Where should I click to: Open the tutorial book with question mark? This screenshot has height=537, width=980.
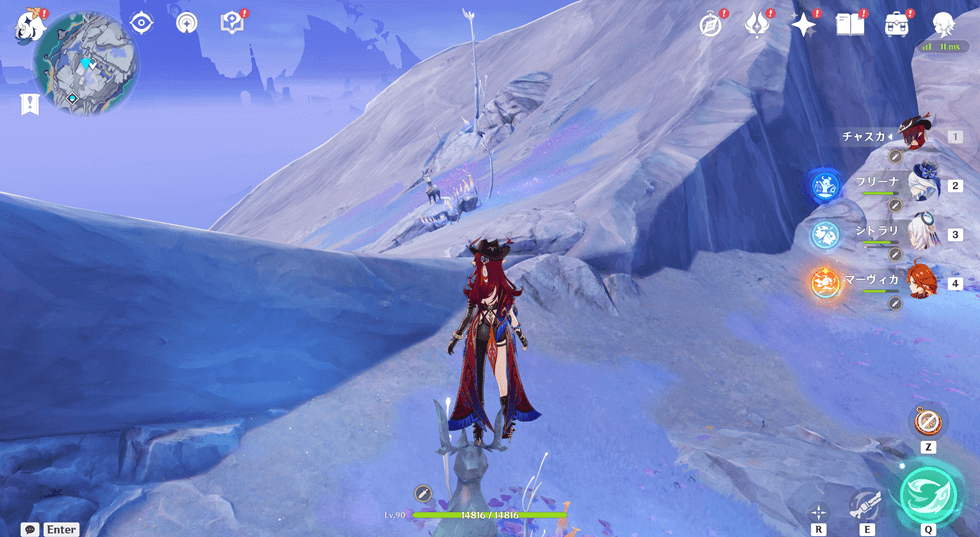(x=232, y=23)
